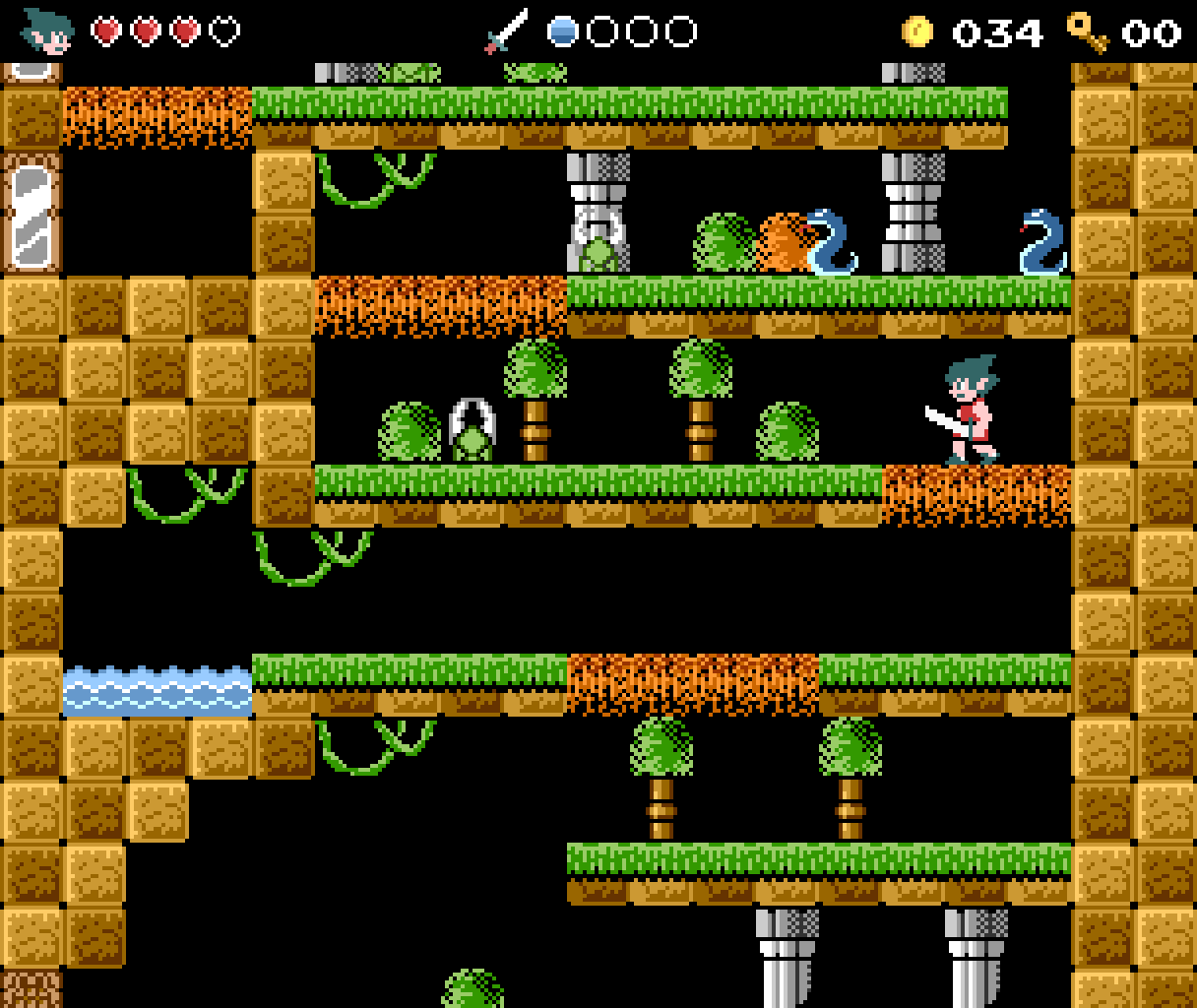Image resolution: width=1197 pixels, height=1008 pixels.
Task: Click the hero portrait icon
Action: 48,31
